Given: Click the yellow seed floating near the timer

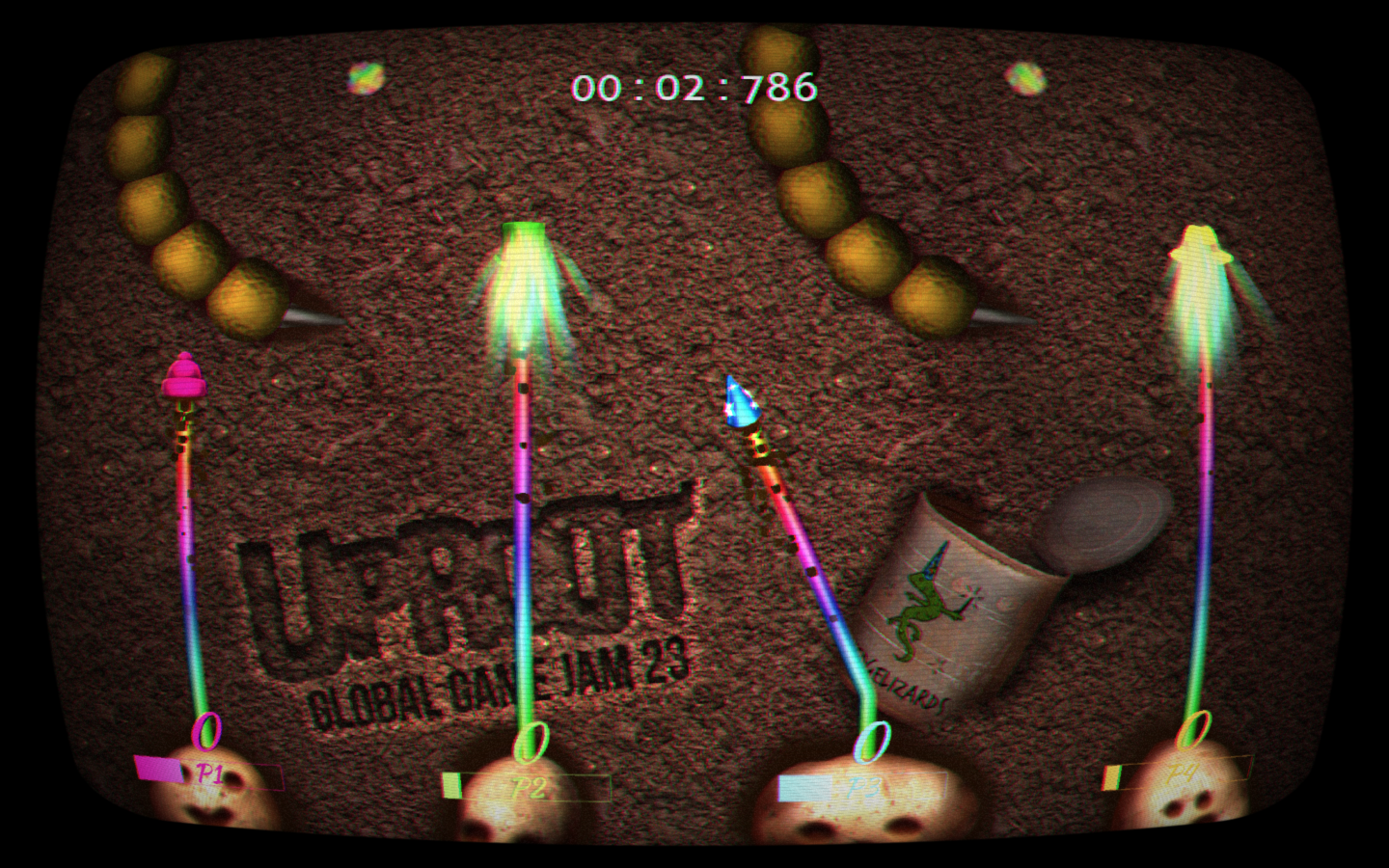Looking at the screenshot, I should tap(1027, 77).
